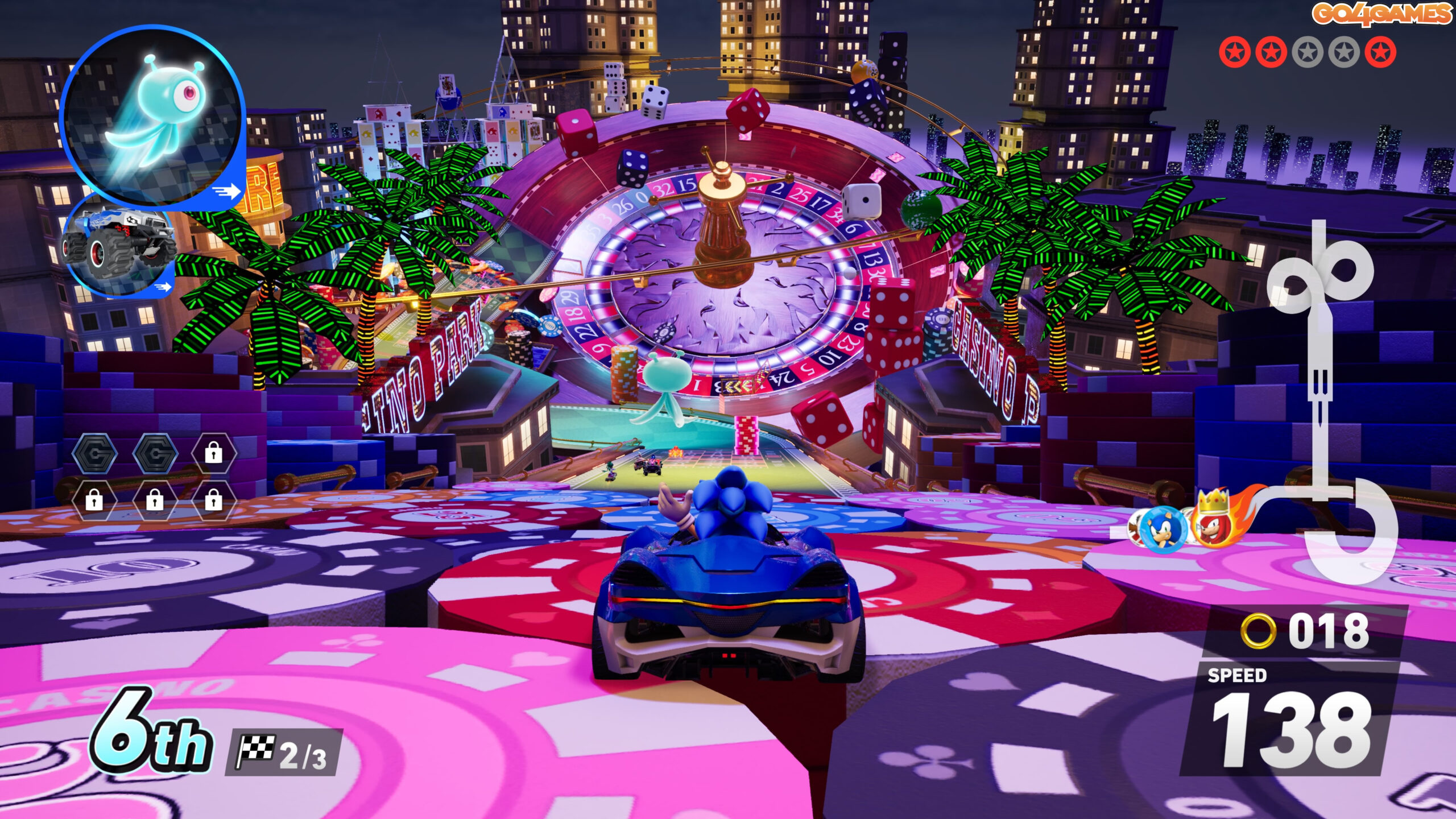
Task: Open the GO4GAMES watermark logo
Action: [x=1380, y=14]
